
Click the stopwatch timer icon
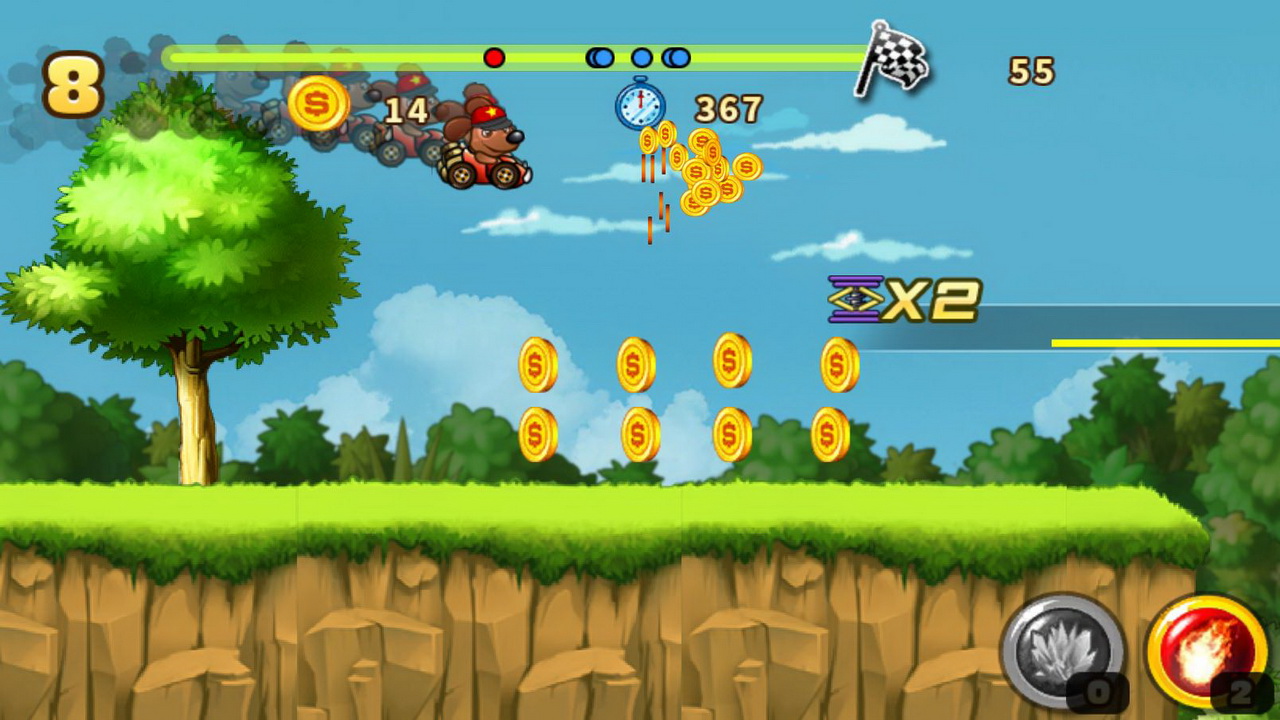637,104
